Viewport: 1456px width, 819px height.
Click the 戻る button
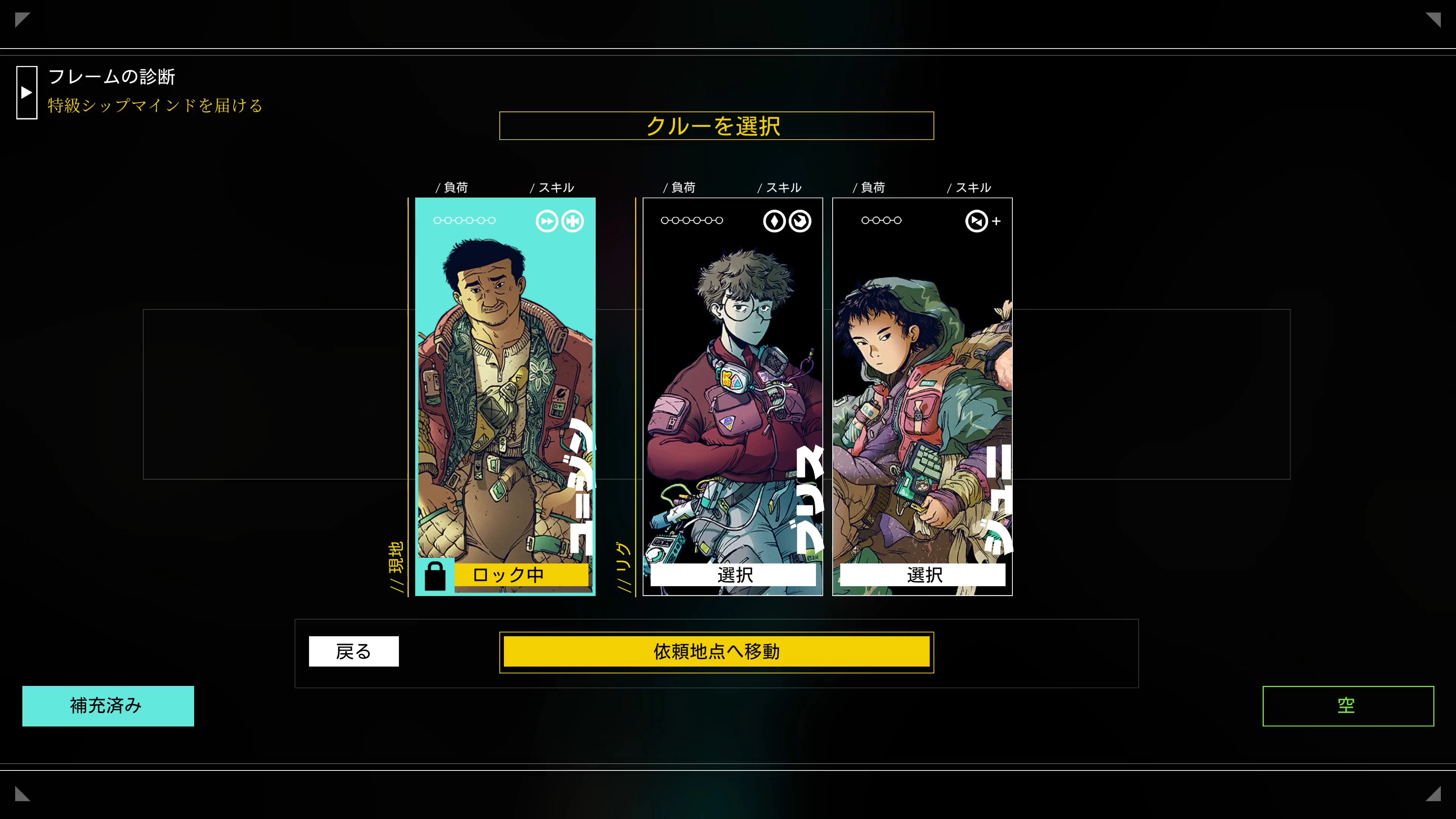coord(353,651)
